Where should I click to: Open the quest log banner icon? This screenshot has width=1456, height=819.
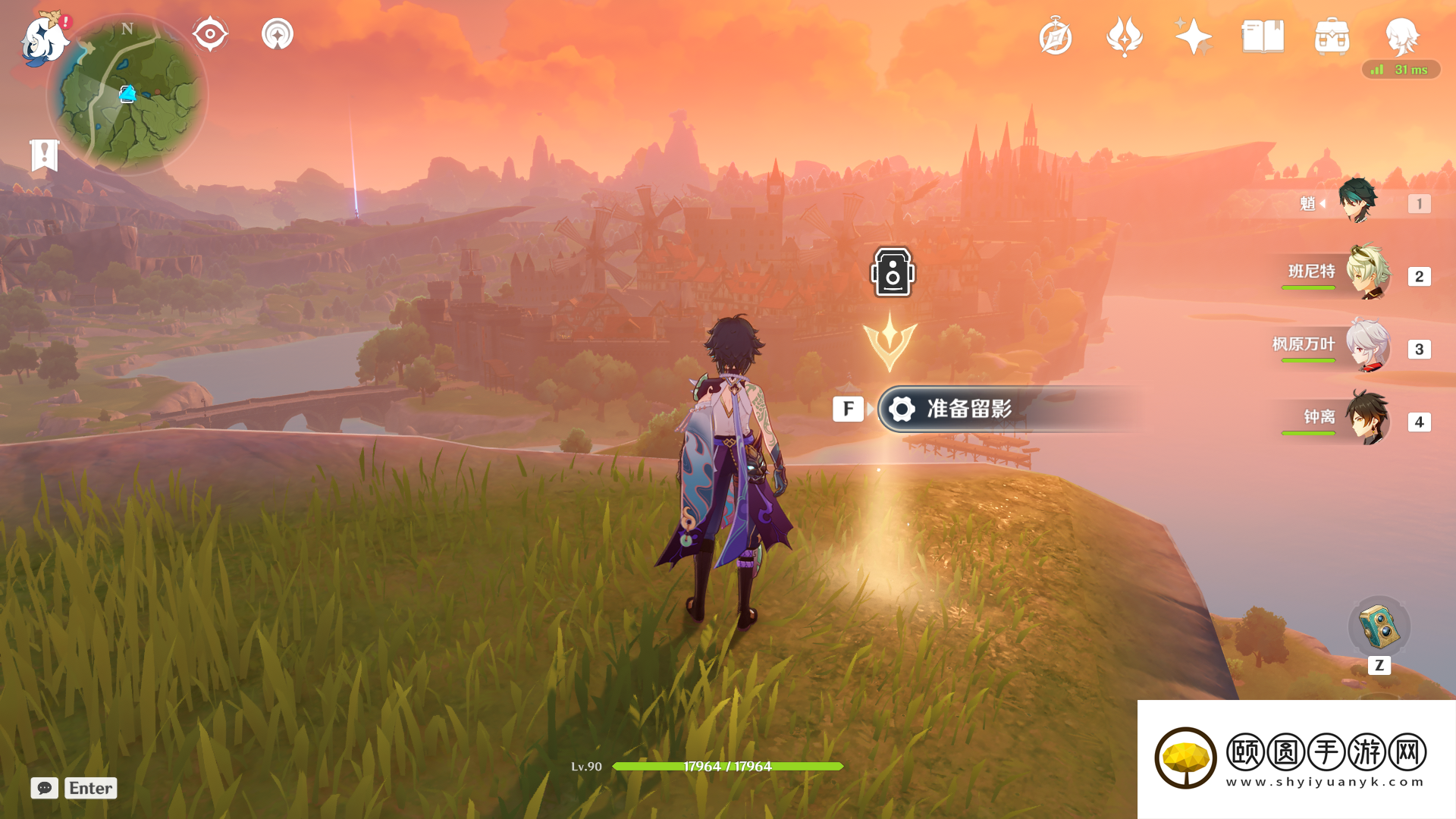[44, 155]
